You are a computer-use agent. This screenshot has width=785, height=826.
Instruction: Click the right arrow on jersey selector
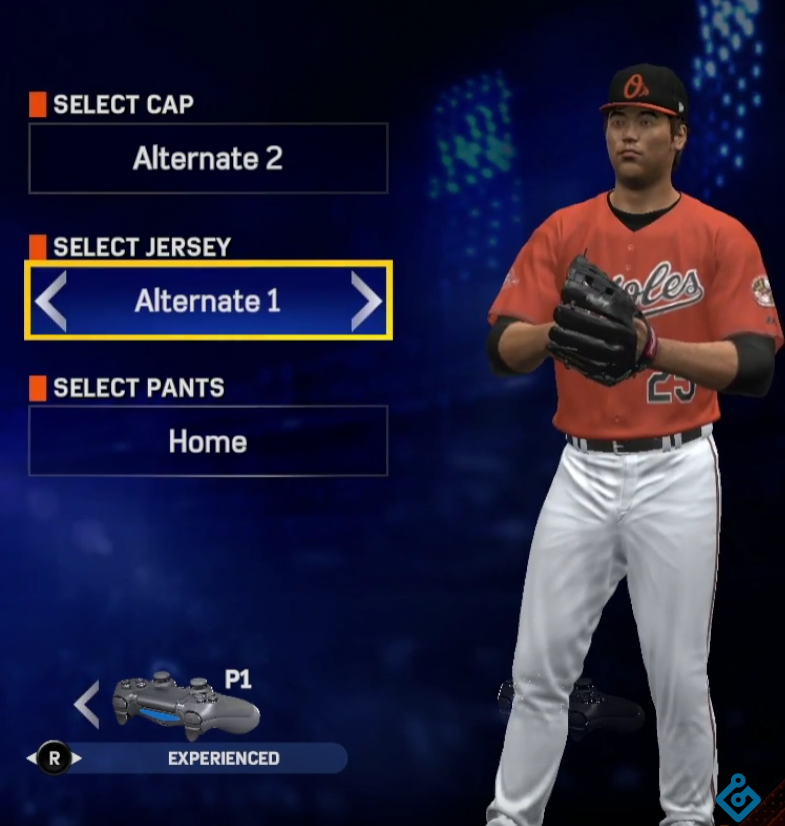tap(366, 300)
